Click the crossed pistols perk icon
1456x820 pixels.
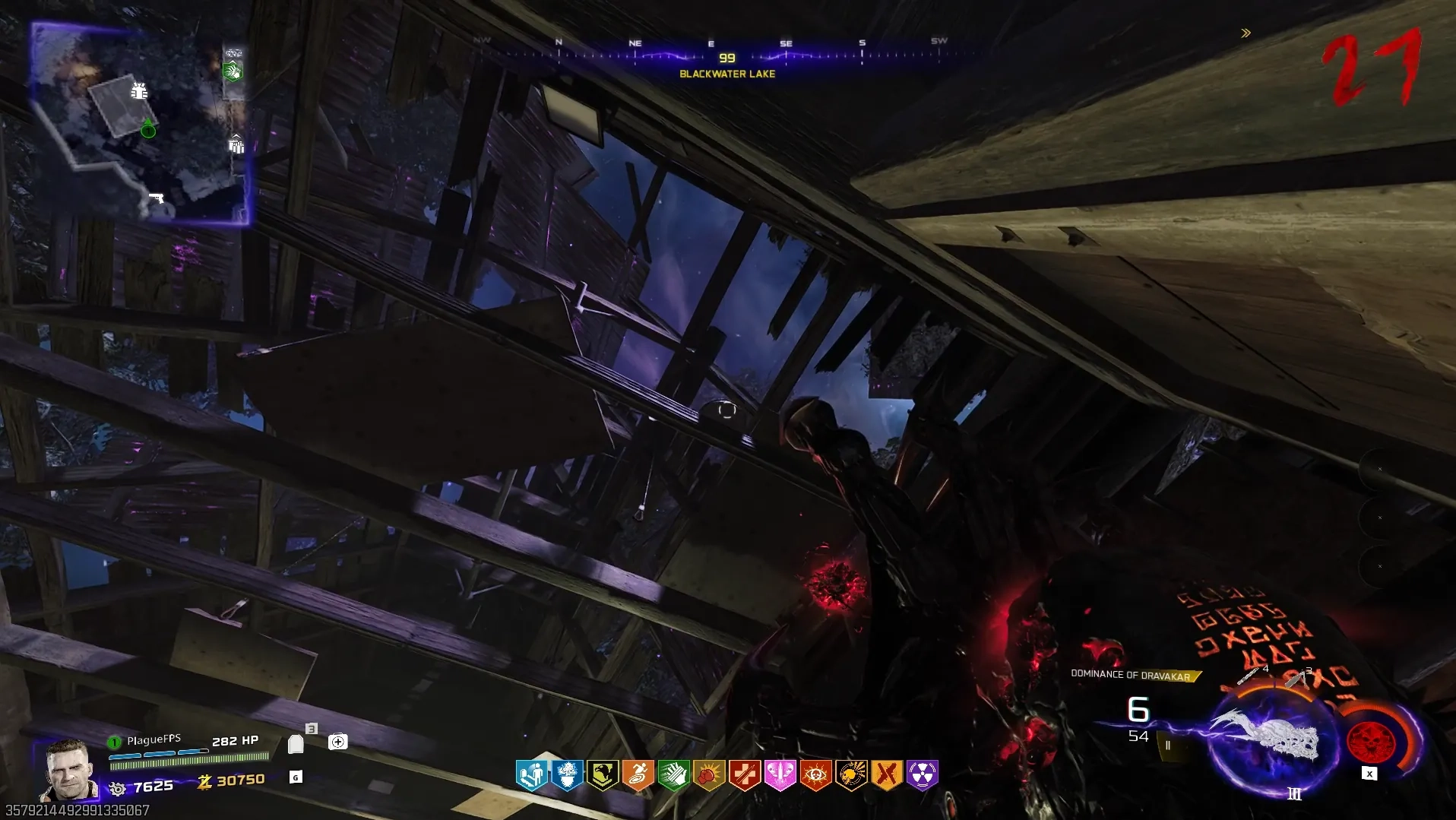coord(887,775)
